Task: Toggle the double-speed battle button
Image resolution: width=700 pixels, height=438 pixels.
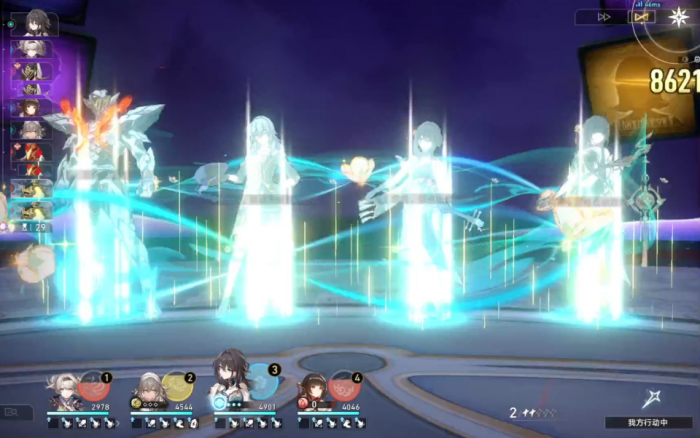Action: (604, 17)
